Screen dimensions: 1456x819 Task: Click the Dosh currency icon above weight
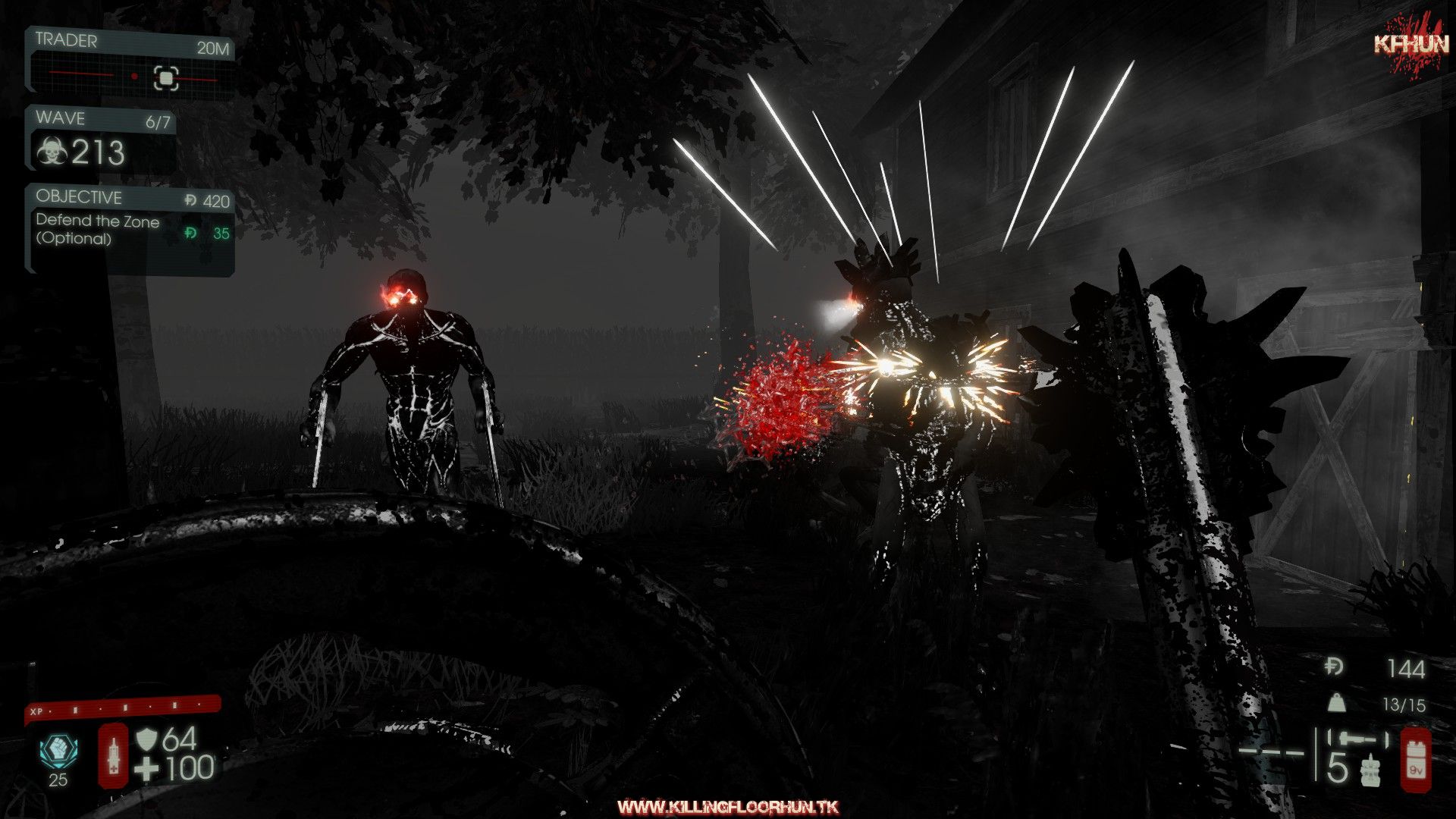click(x=1335, y=667)
